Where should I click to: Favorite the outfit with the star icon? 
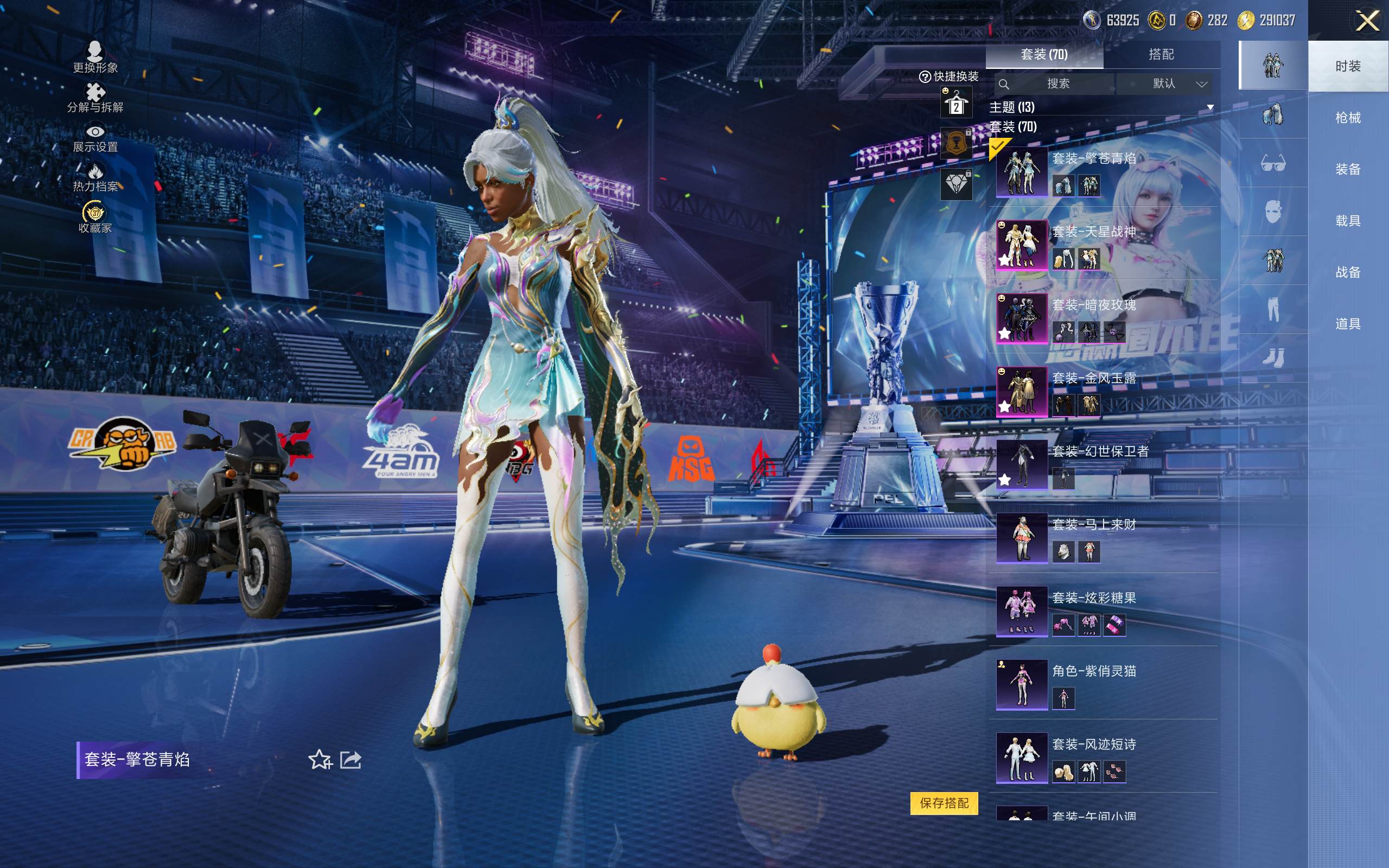pos(320,759)
